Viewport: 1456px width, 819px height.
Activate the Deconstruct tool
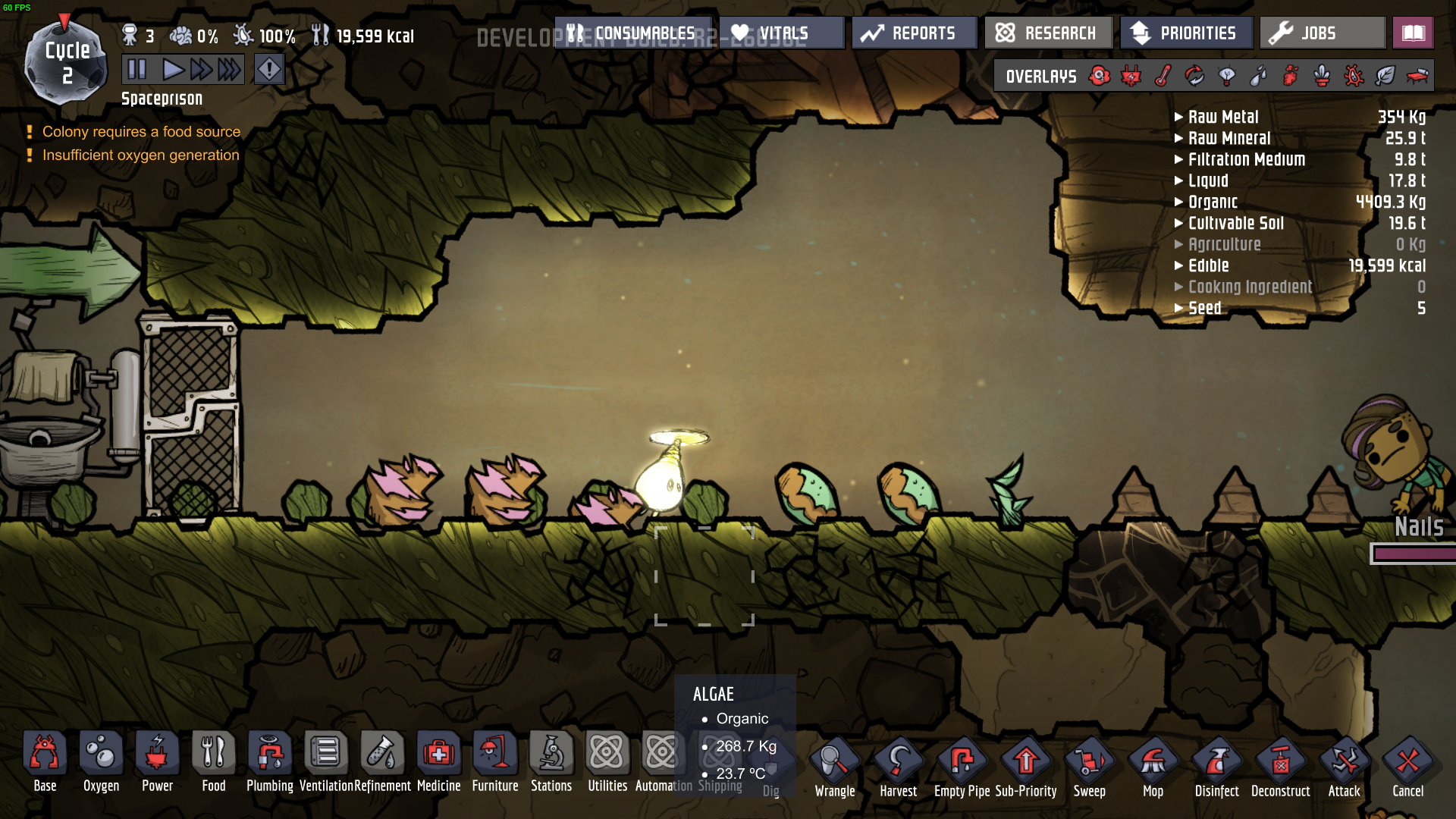tap(1281, 766)
